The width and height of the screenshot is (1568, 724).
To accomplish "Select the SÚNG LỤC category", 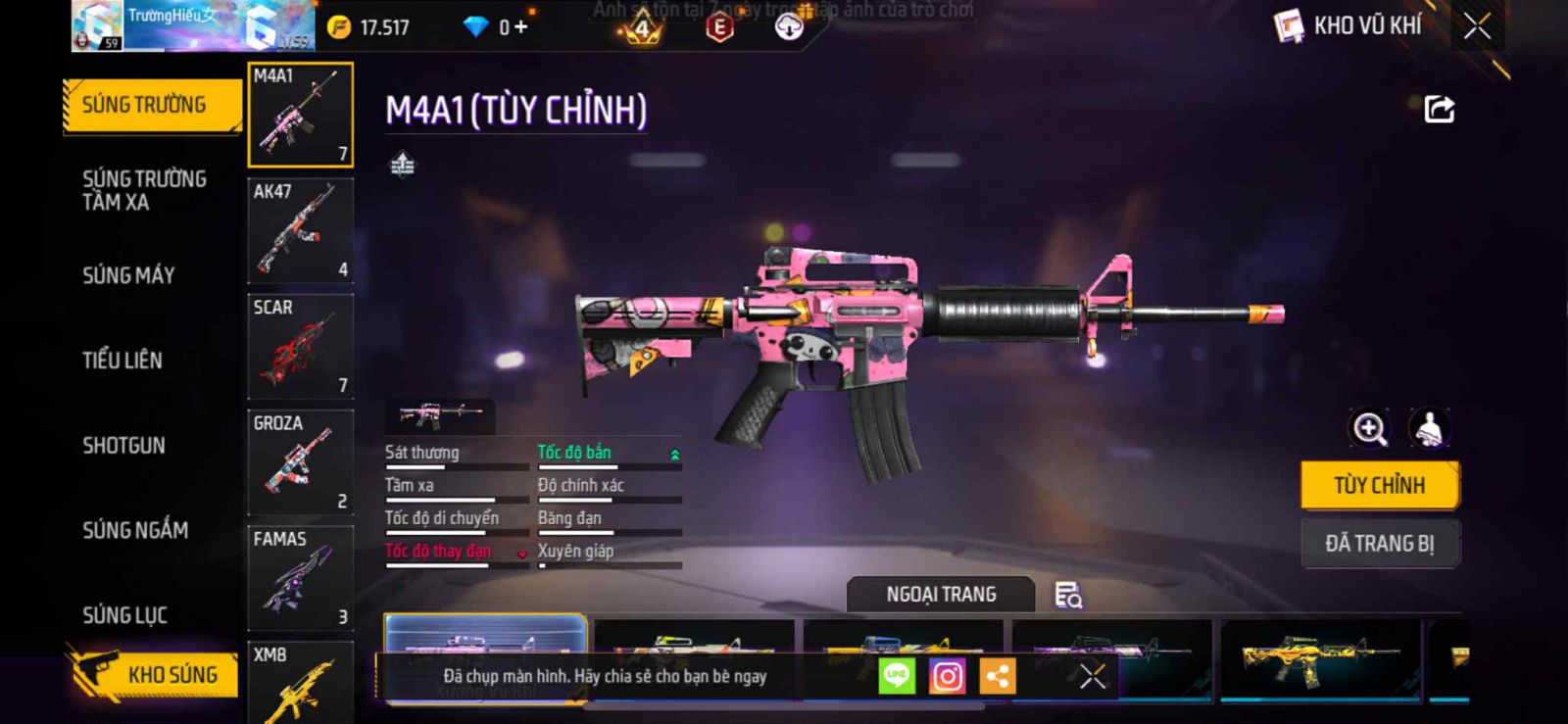I will 124,615.
